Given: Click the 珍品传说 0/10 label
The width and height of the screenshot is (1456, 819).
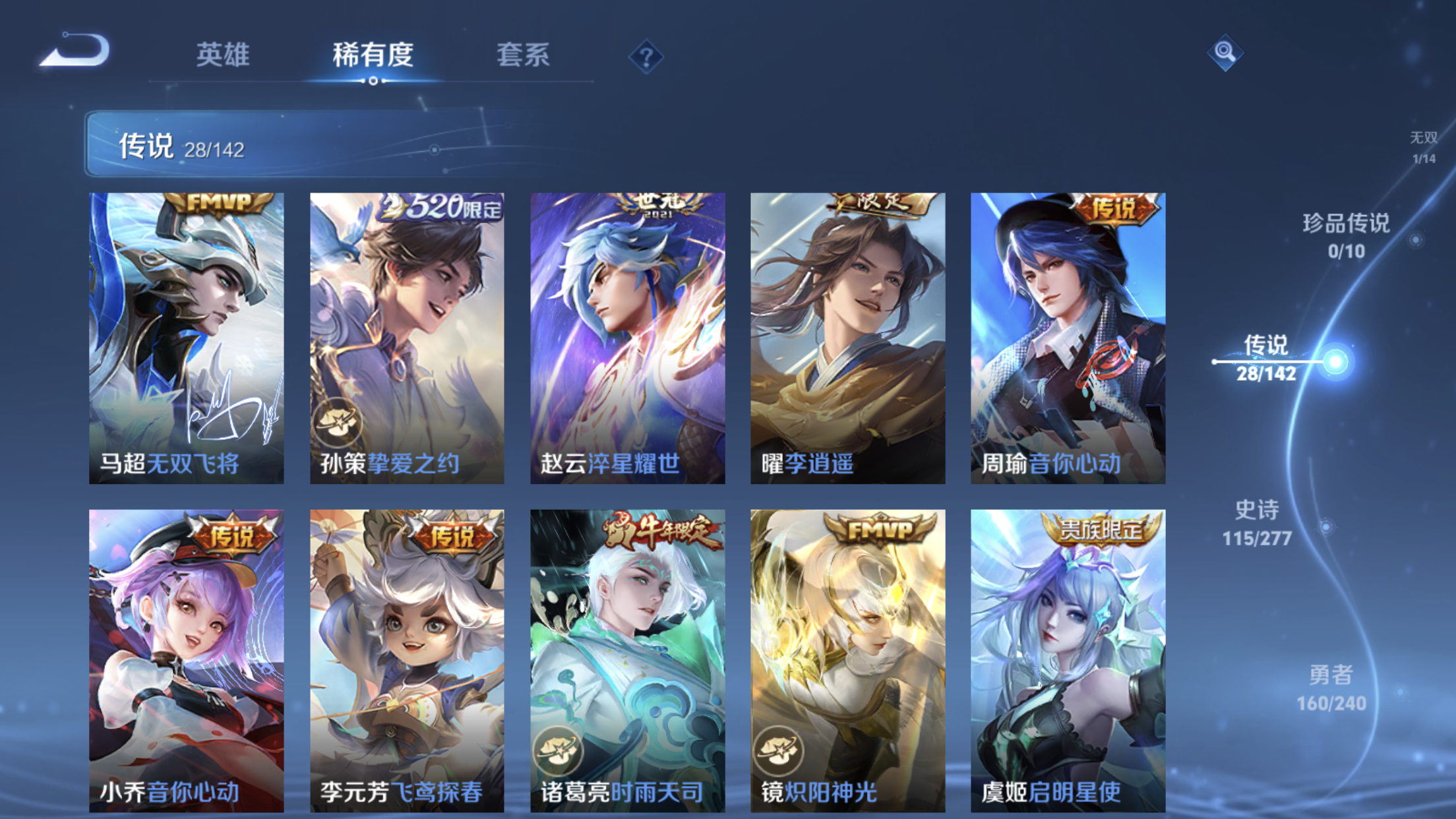Looking at the screenshot, I should tap(1347, 237).
